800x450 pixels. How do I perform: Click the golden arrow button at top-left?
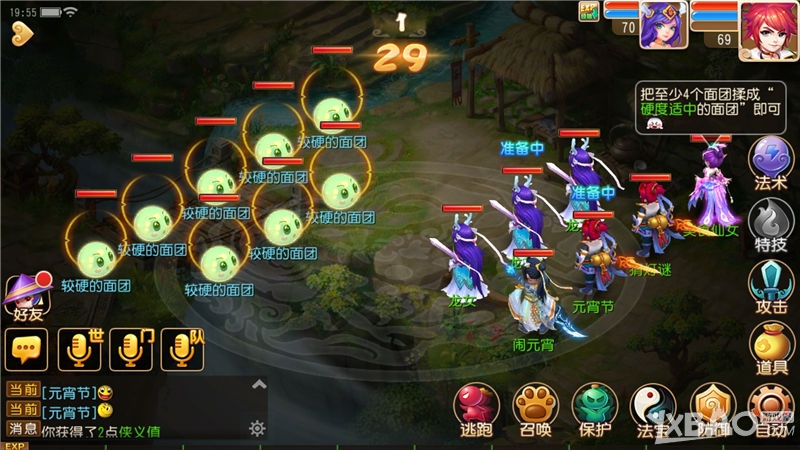pos(22,34)
